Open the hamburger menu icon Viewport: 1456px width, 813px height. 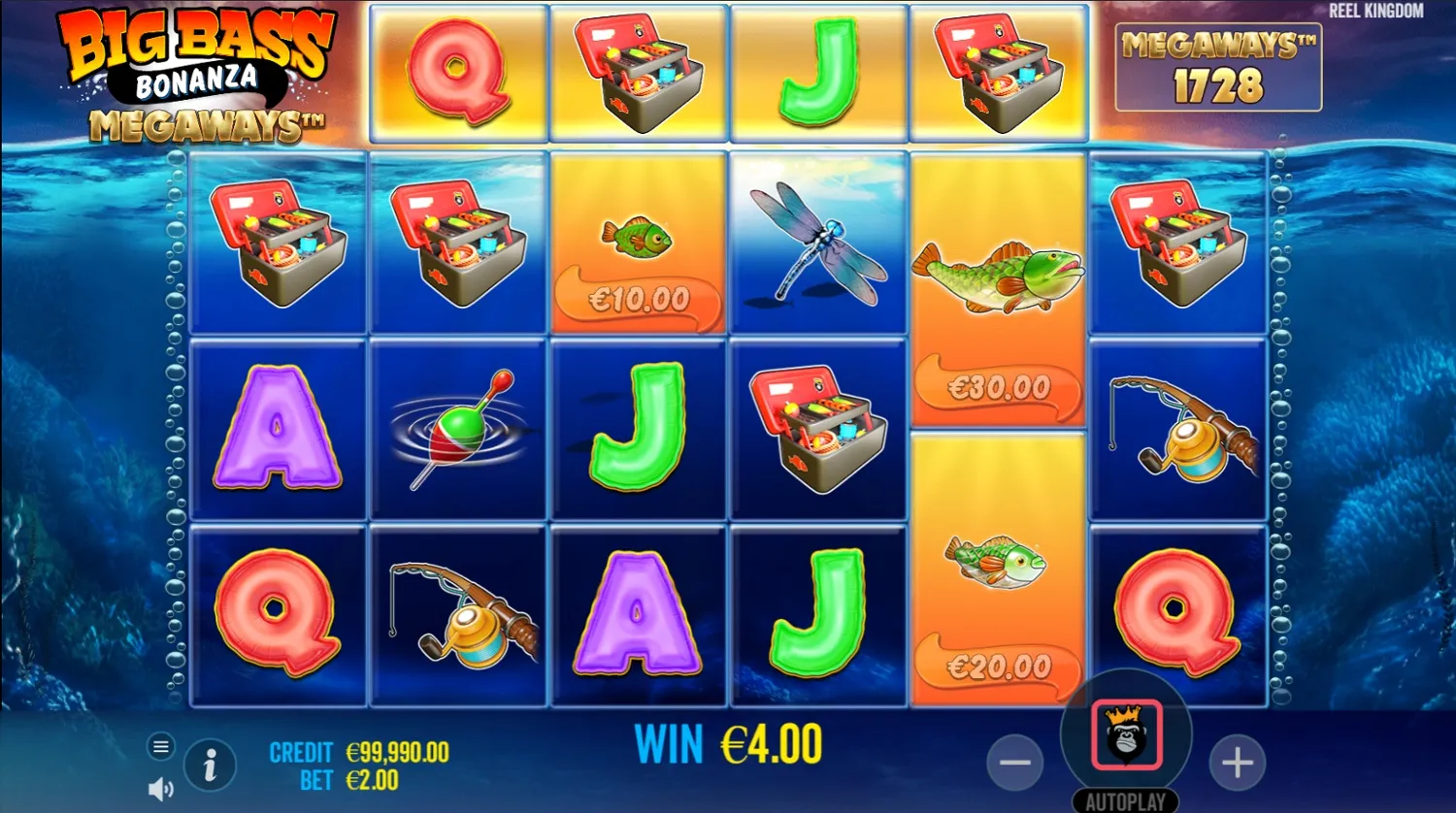click(x=160, y=747)
